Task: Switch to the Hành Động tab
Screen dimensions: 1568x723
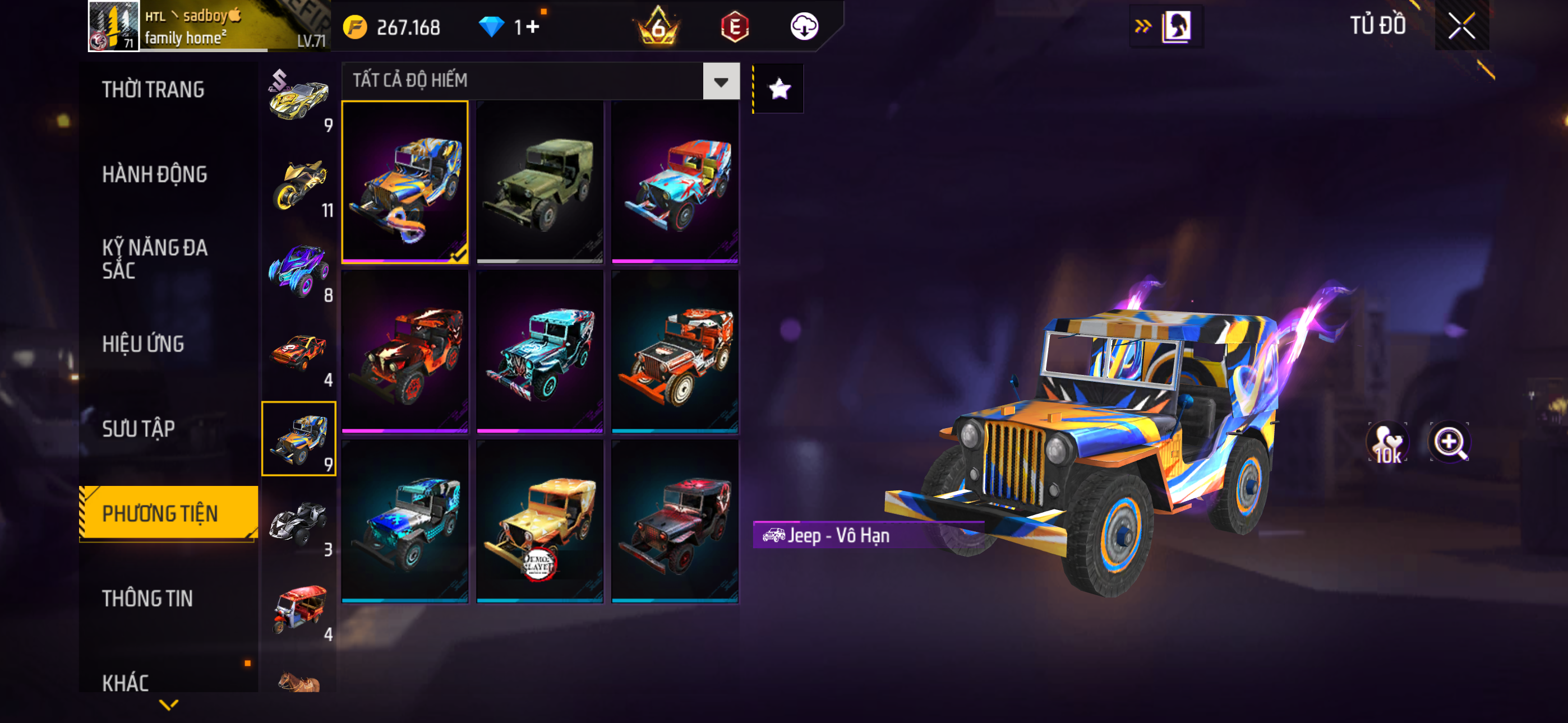Action: (155, 175)
